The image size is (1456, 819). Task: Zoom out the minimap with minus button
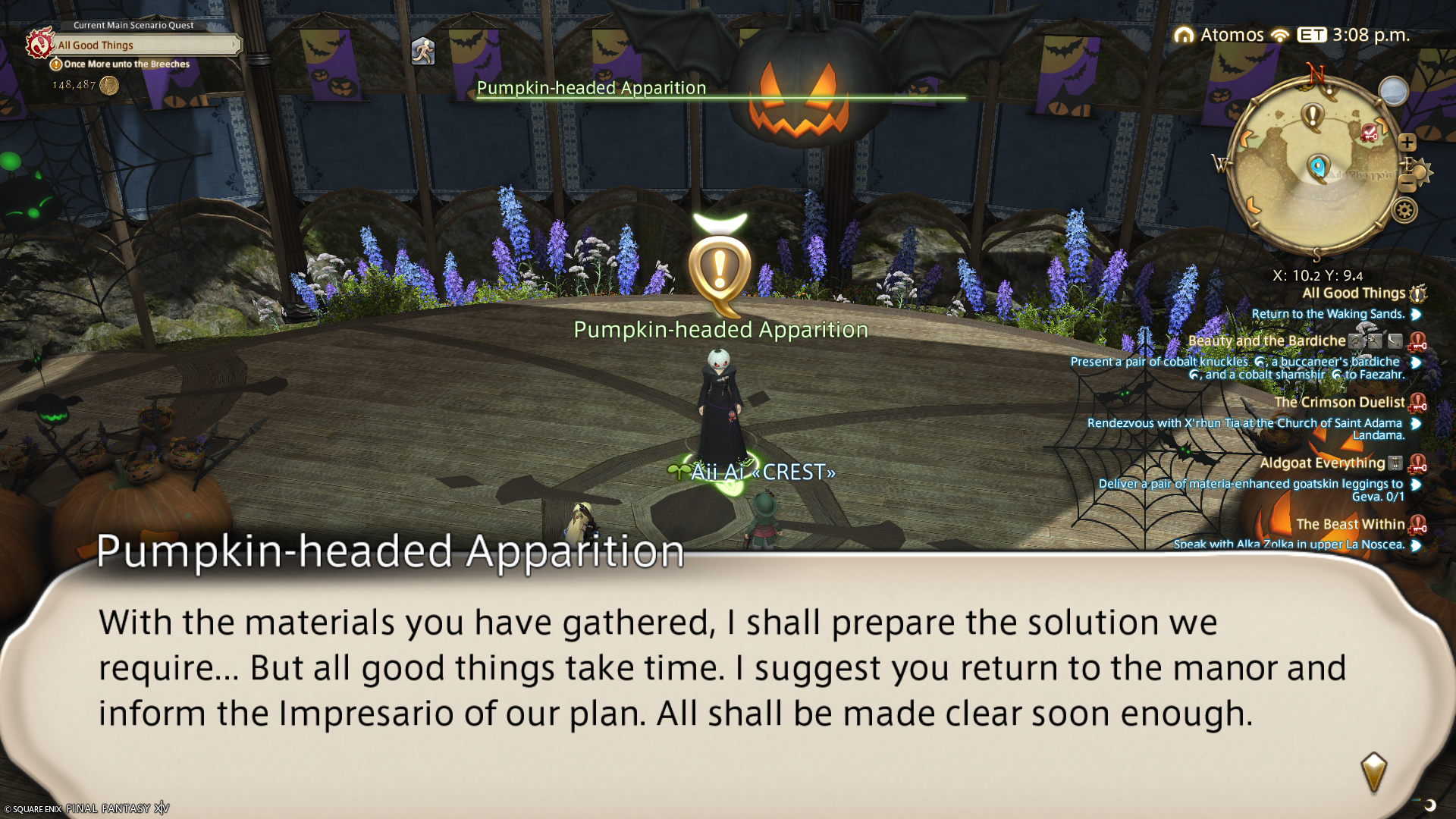[x=1407, y=183]
